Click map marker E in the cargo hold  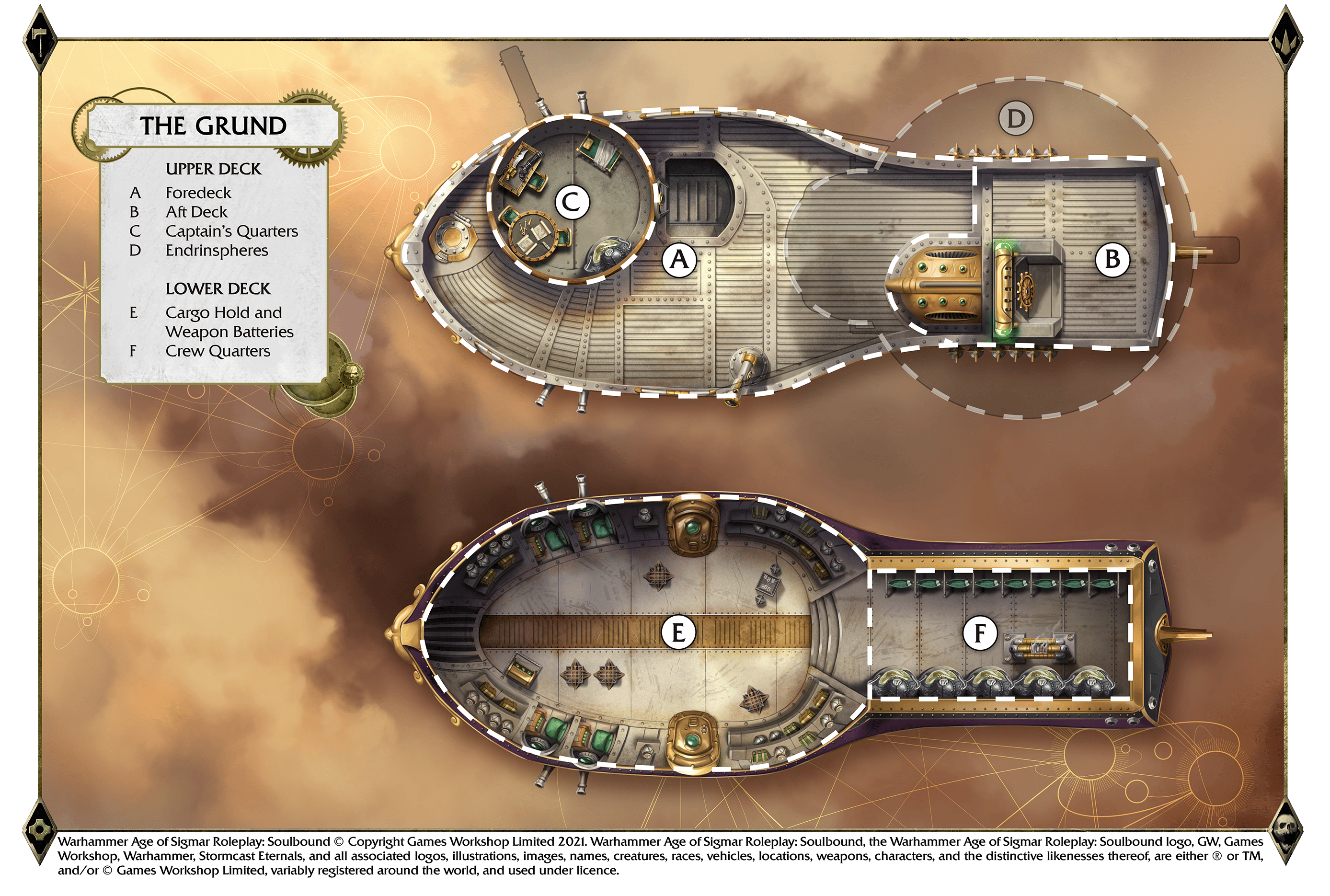[x=678, y=633]
